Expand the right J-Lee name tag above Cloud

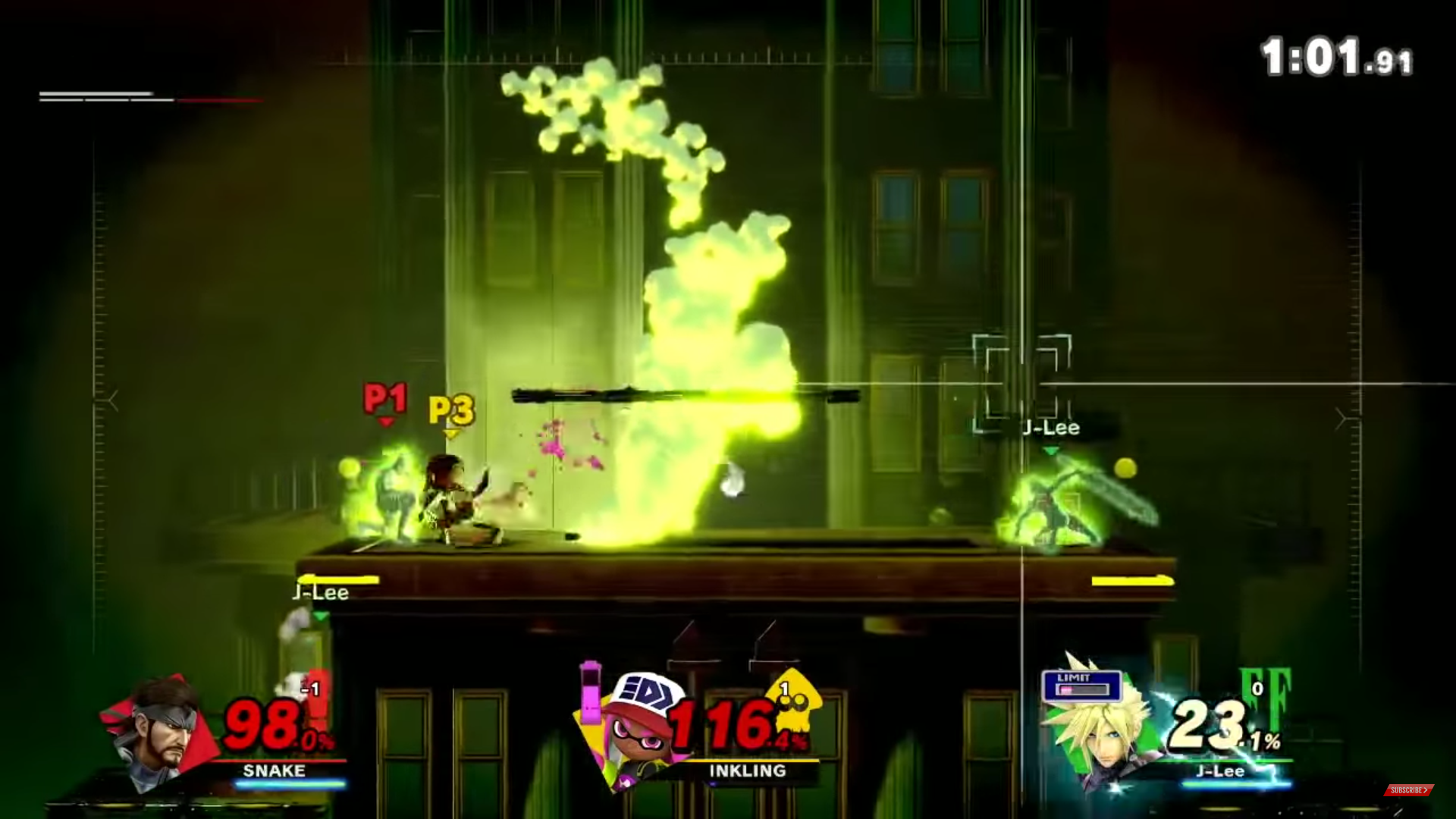tap(1051, 428)
